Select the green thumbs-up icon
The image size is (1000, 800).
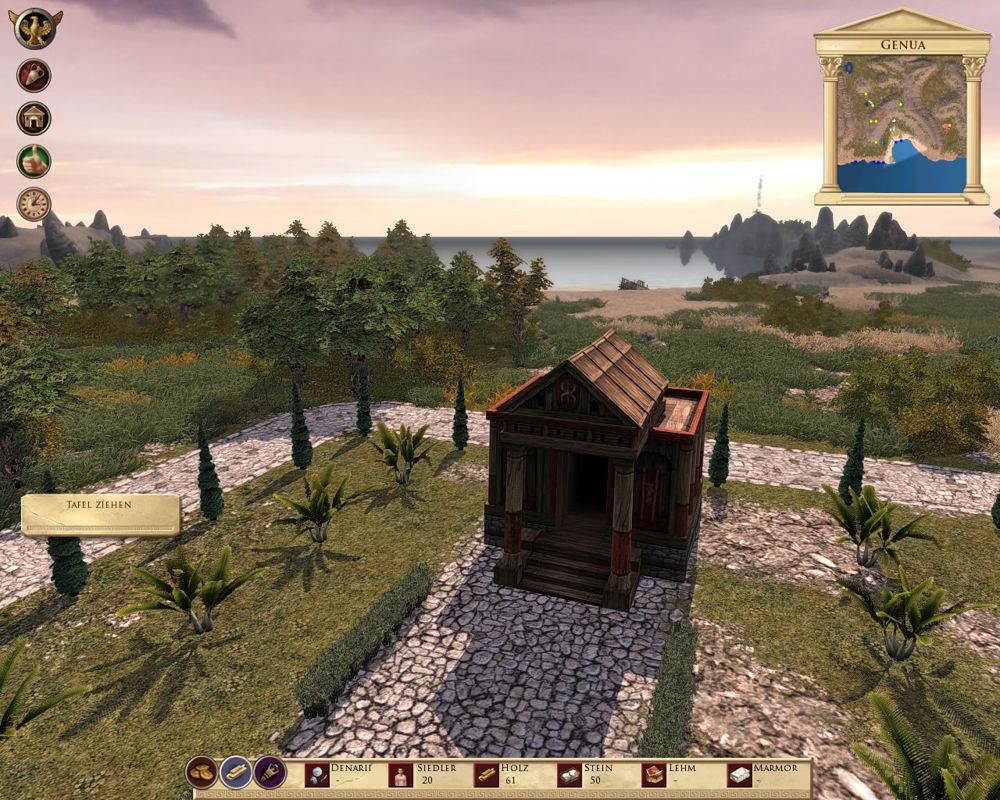[x=34, y=161]
